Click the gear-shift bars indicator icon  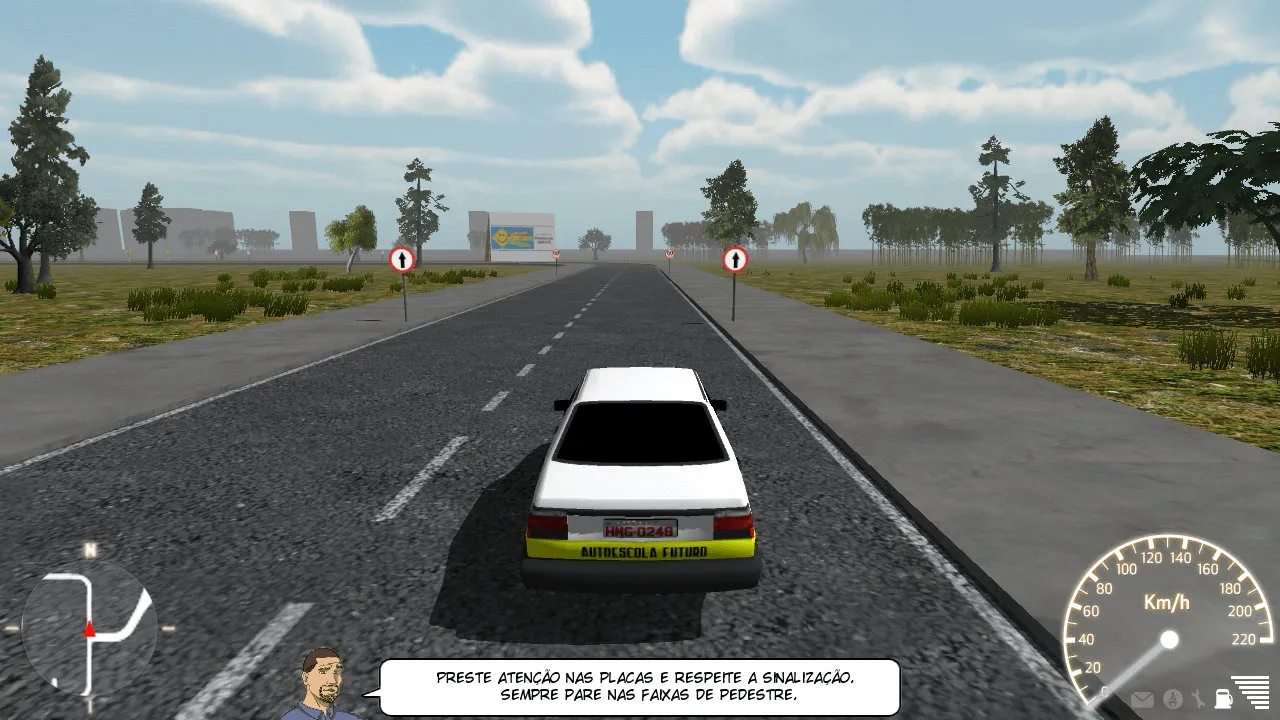click(1252, 692)
